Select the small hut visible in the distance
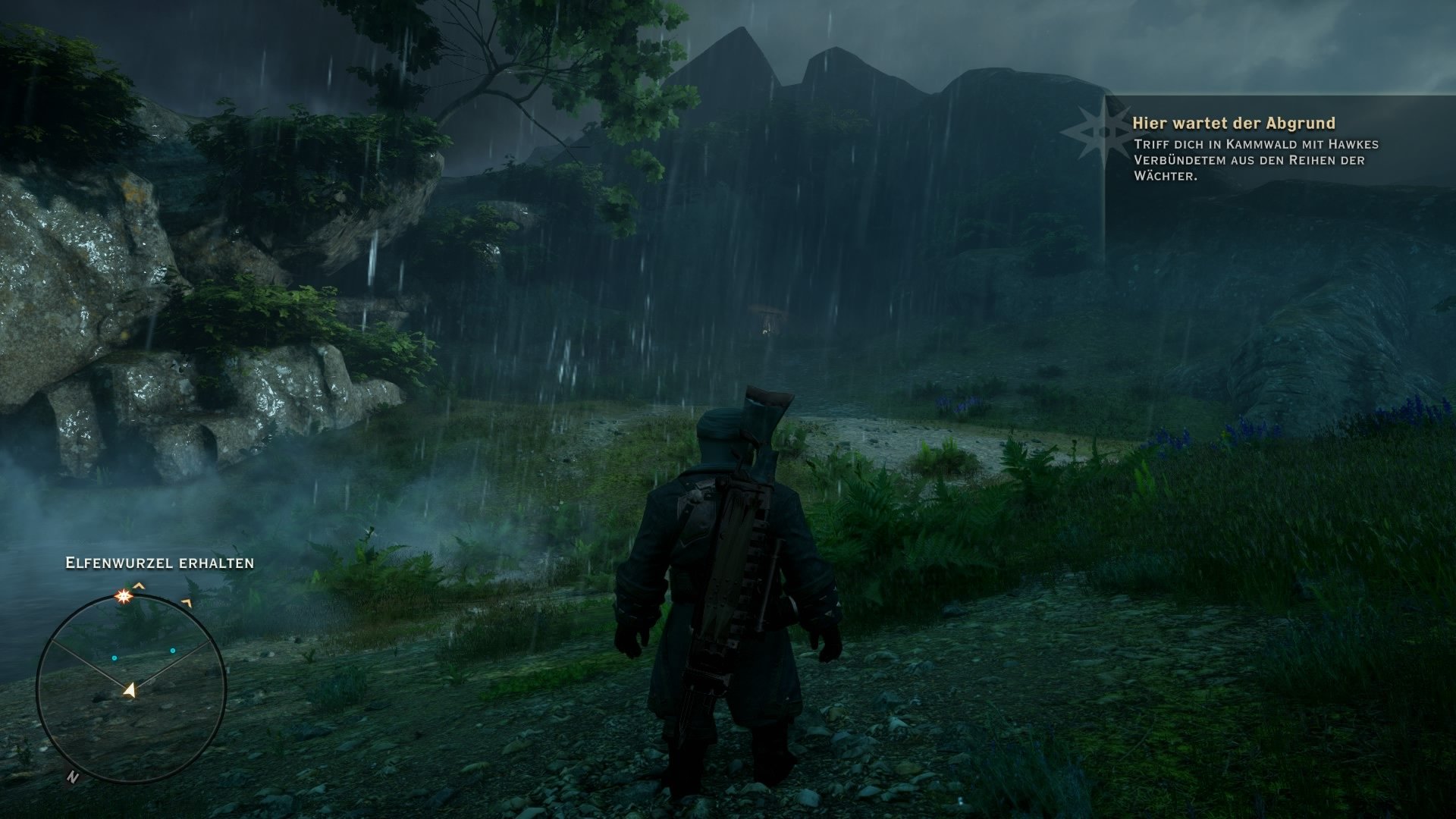 click(766, 315)
